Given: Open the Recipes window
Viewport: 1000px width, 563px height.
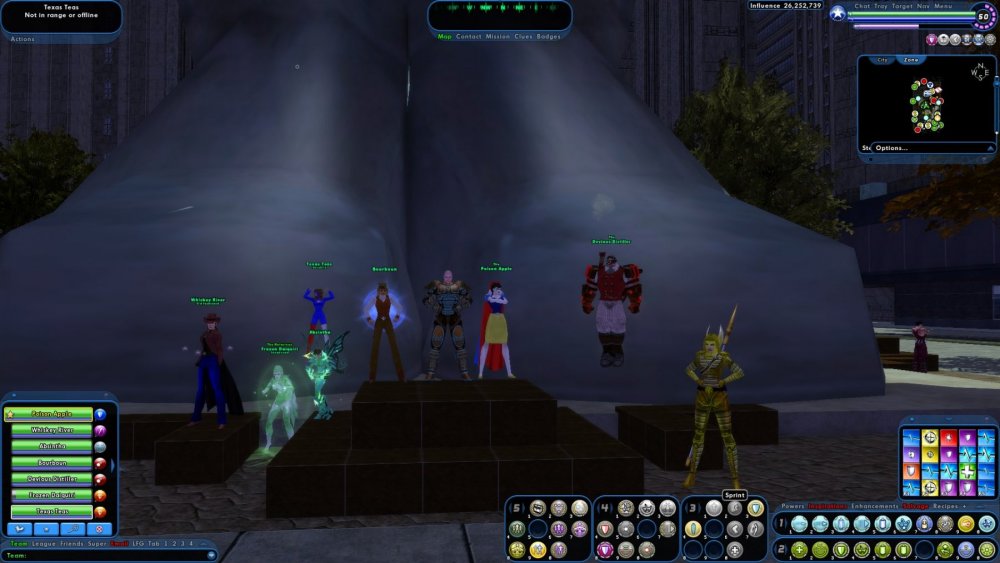Looking at the screenshot, I should pos(946,506).
